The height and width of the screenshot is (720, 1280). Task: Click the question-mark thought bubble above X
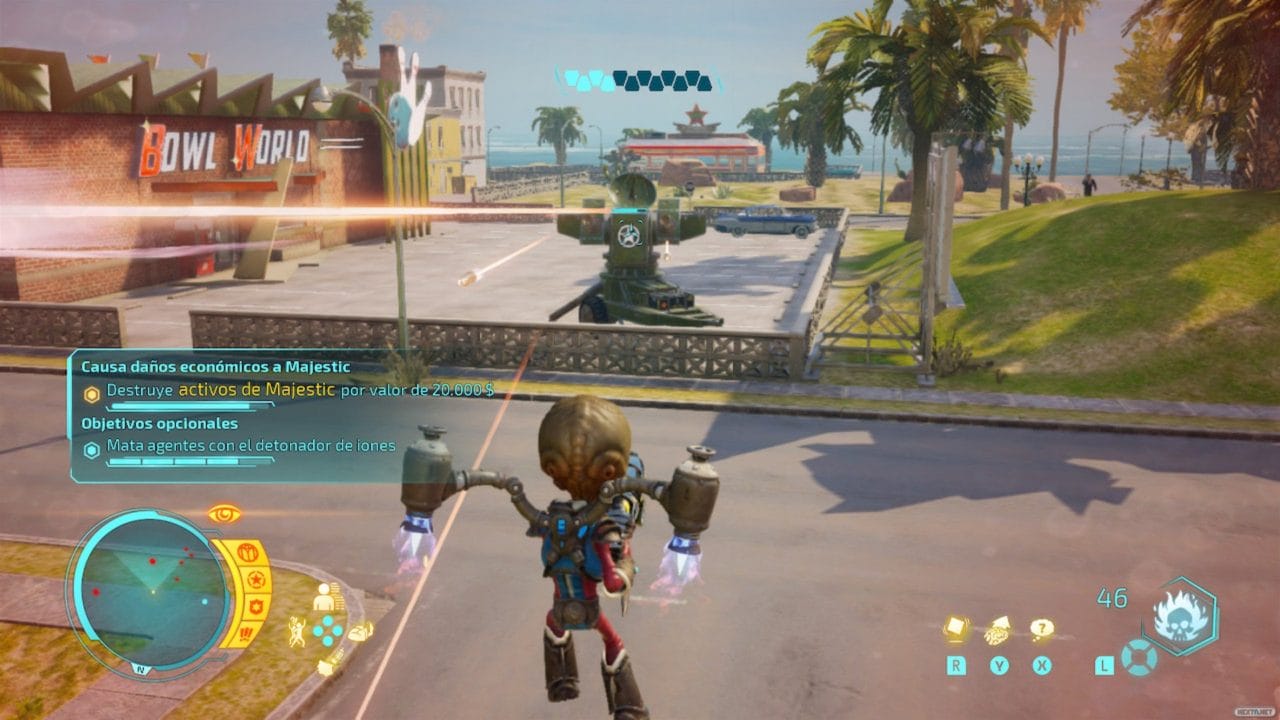[1042, 628]
